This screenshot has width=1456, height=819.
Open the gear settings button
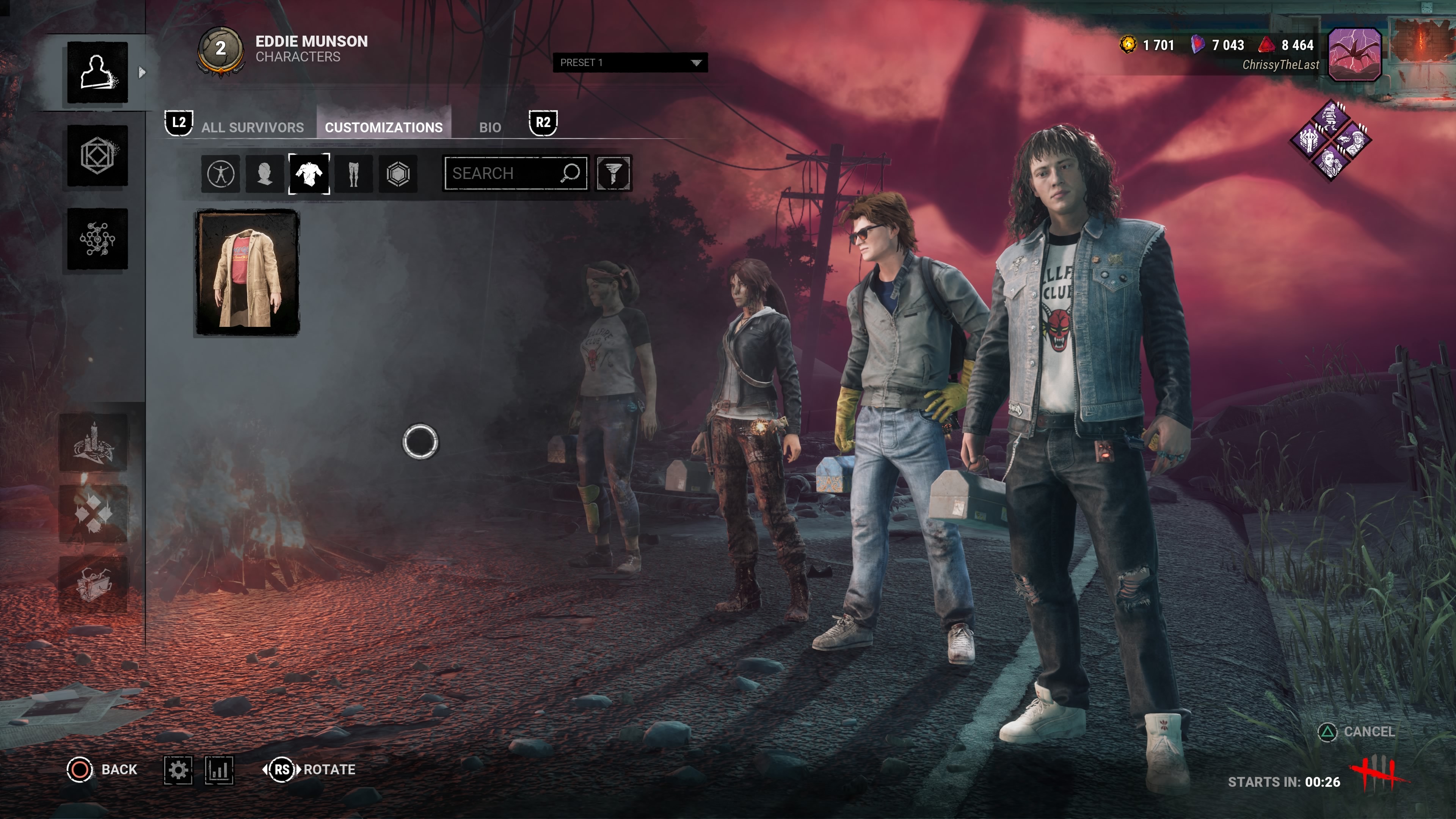pyautogui.click(x=178, y=770)
